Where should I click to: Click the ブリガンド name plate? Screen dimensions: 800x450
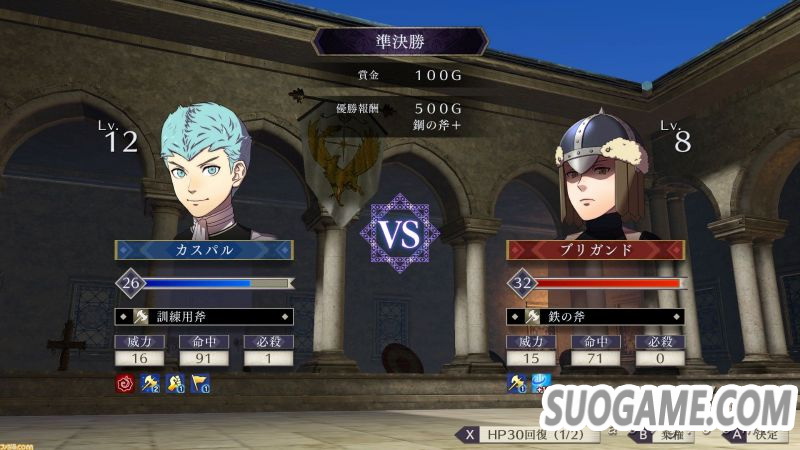coord(596,250)
